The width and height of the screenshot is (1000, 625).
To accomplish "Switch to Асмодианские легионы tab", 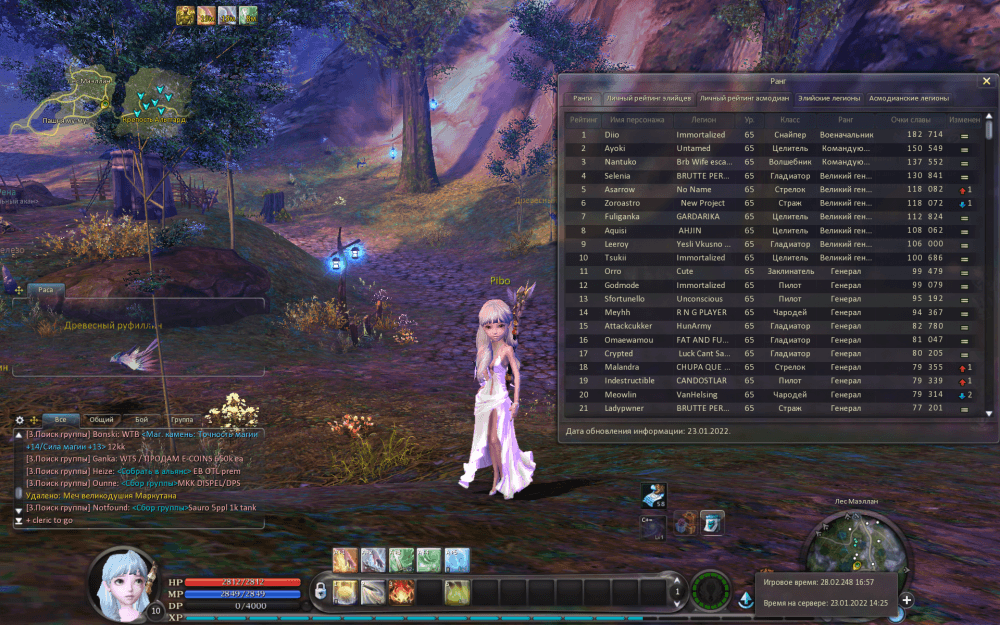I will (909, 98).
